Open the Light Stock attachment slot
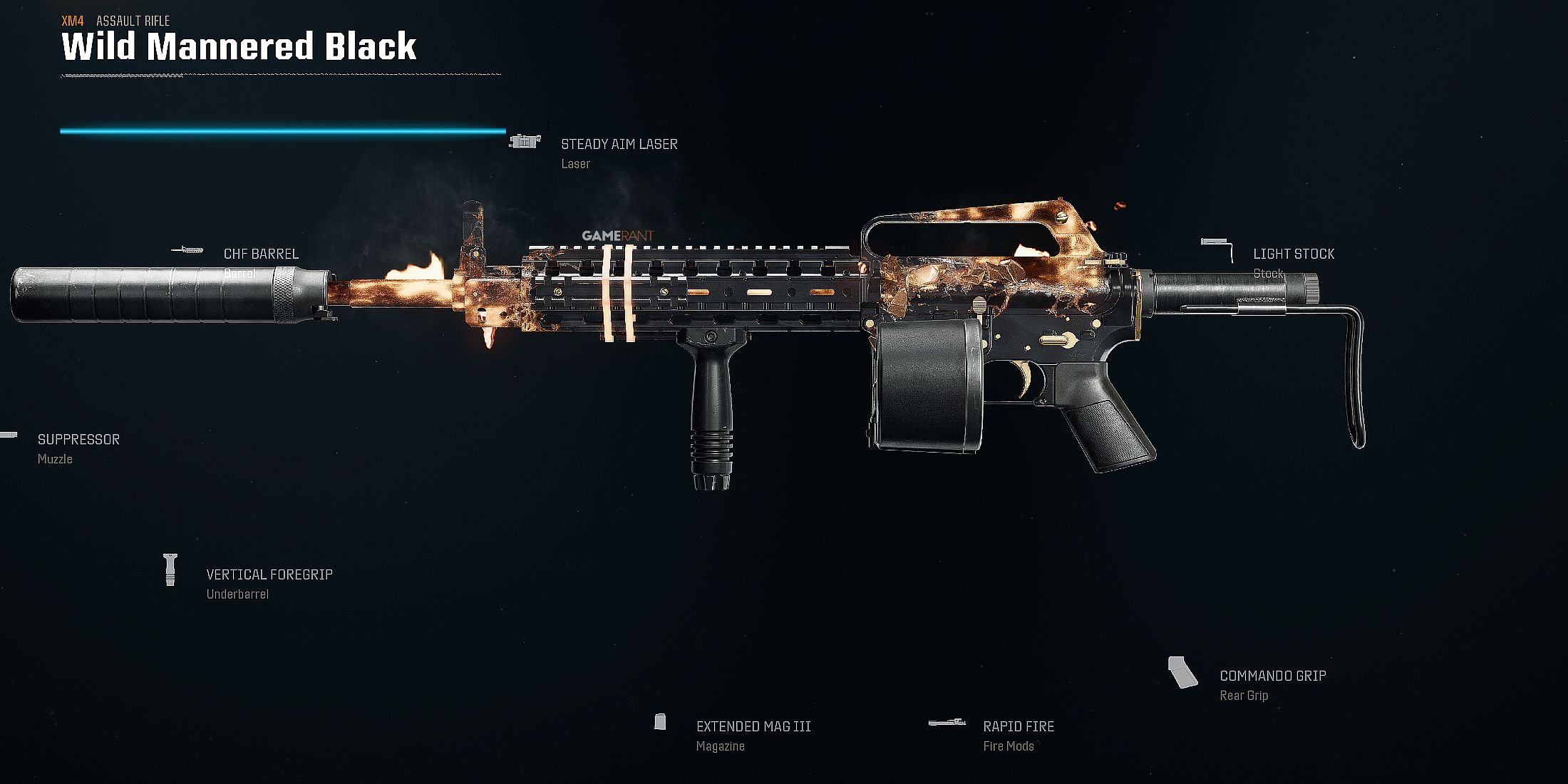The image size is (1568, 784). click(x=1294, y=254)
